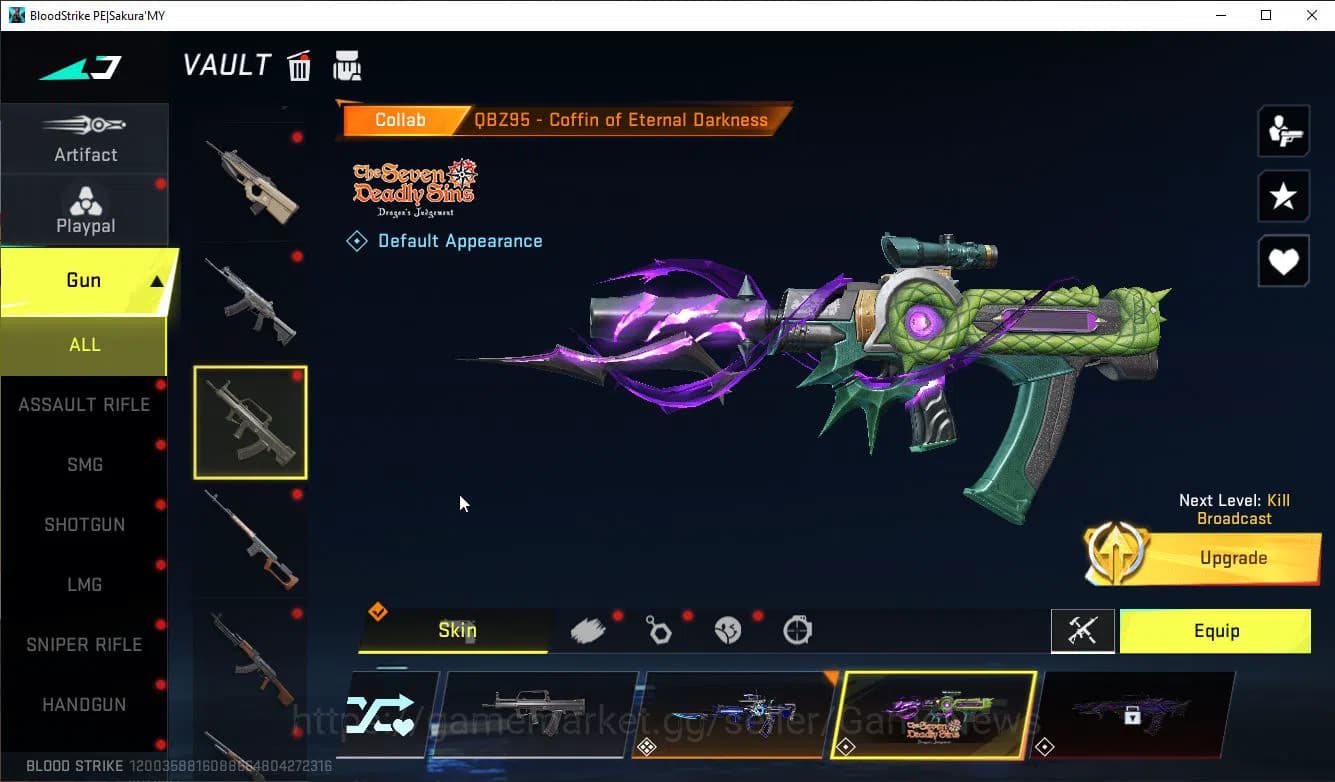Screen dimensions: 1335x782
Task: Toggle the crossed-weapons display icon
Action: (x=1083, y=630)
